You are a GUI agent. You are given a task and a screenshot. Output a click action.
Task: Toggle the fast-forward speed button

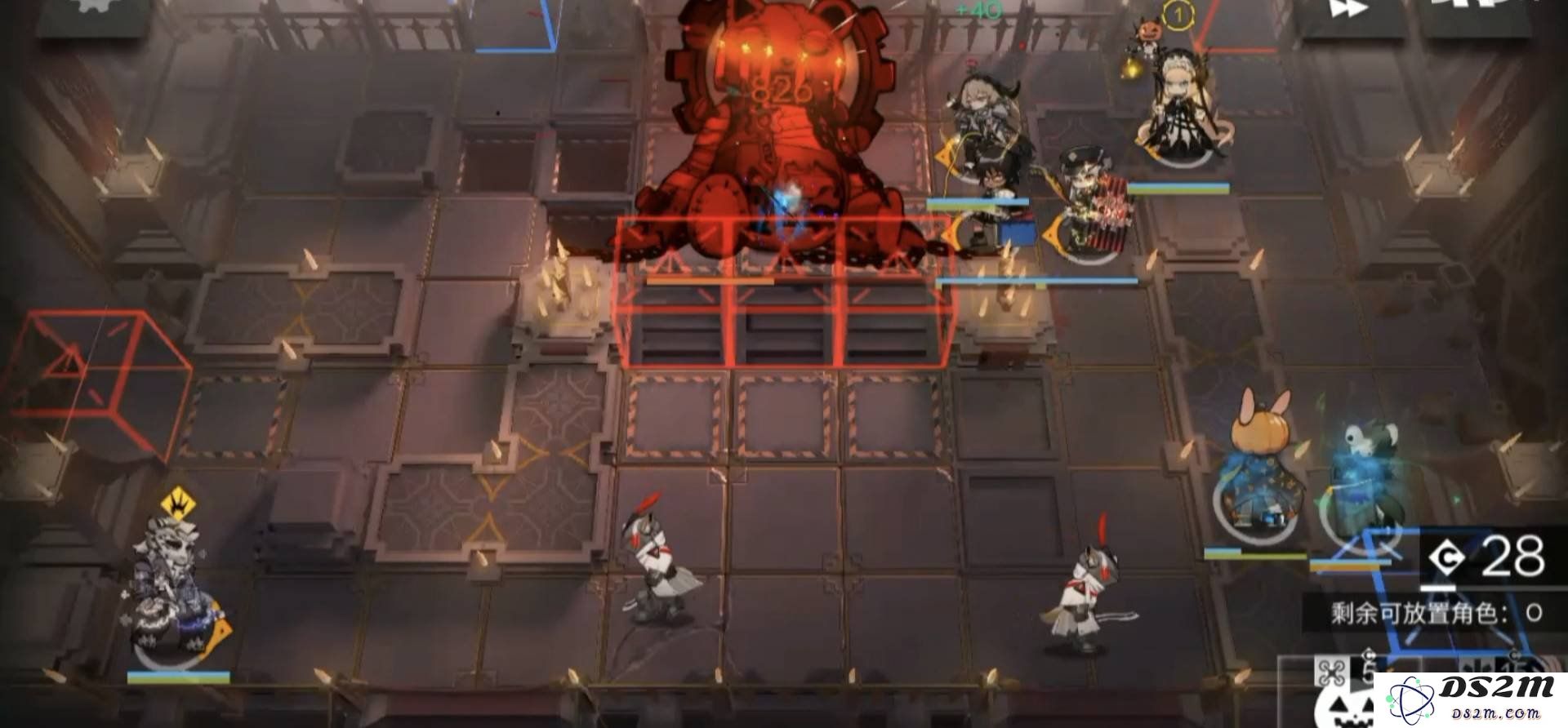point(1349,11)
